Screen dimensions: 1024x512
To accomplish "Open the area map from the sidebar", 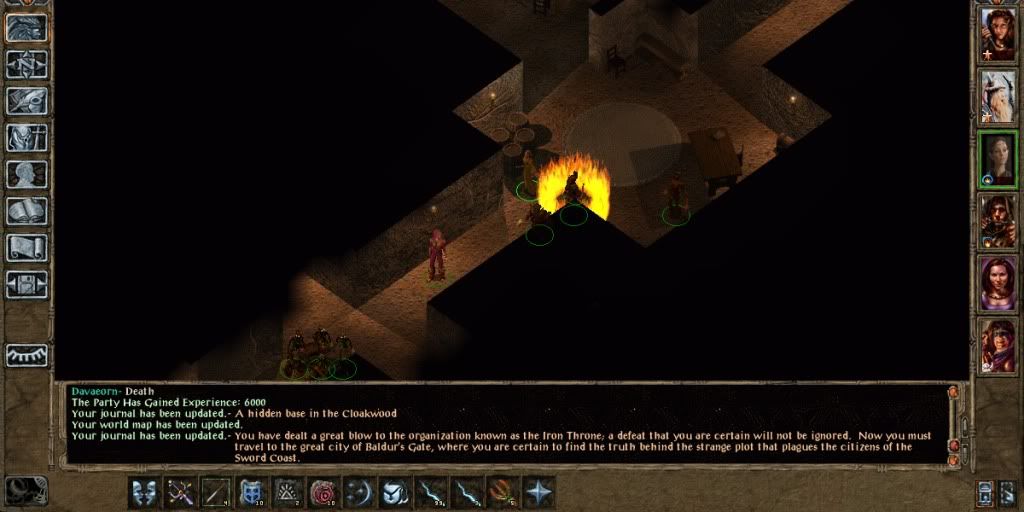I will pos(27,65).
